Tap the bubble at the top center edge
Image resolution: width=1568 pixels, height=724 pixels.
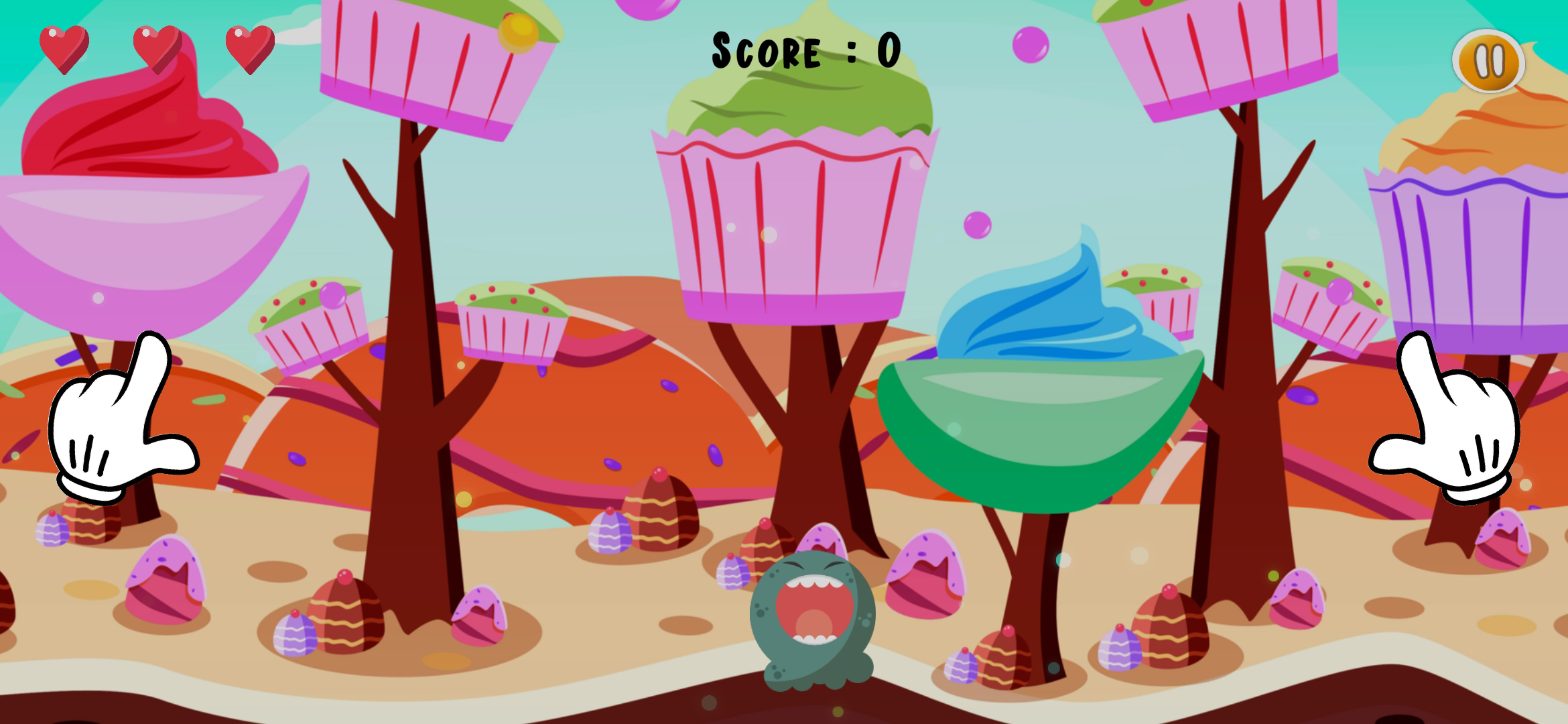647,8
